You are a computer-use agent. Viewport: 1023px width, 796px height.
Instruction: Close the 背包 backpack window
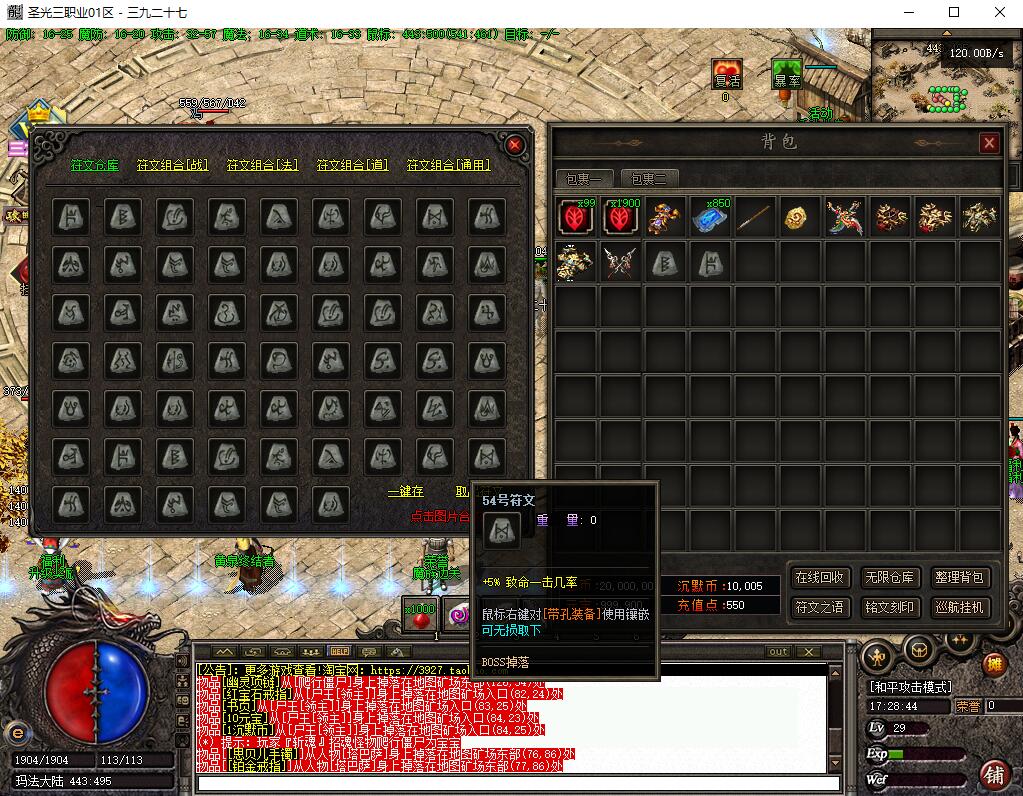pyautogui.click(x=989, y=143)
